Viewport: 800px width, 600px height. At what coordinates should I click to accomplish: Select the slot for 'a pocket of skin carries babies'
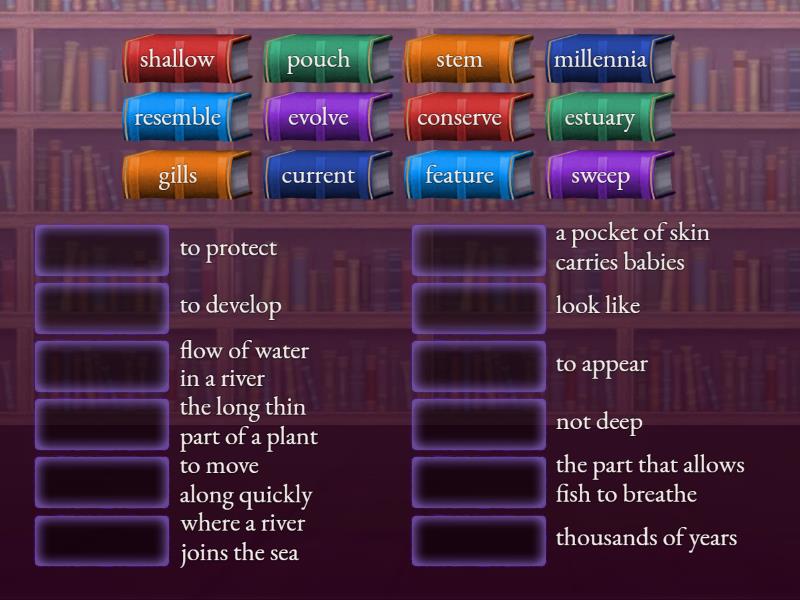pos(479,250)
